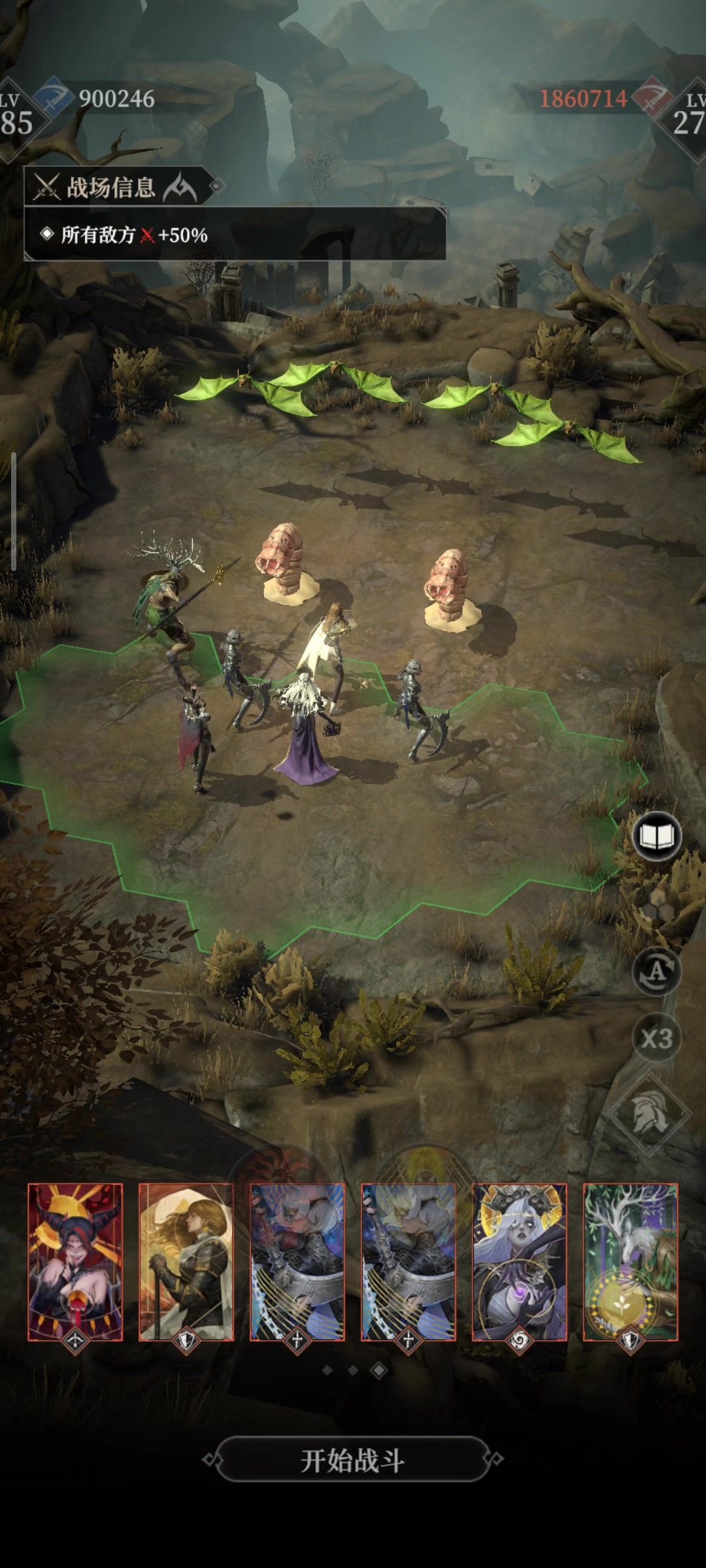
Task: Choose the brown-haired knight card
Action: click(186, 1262)
